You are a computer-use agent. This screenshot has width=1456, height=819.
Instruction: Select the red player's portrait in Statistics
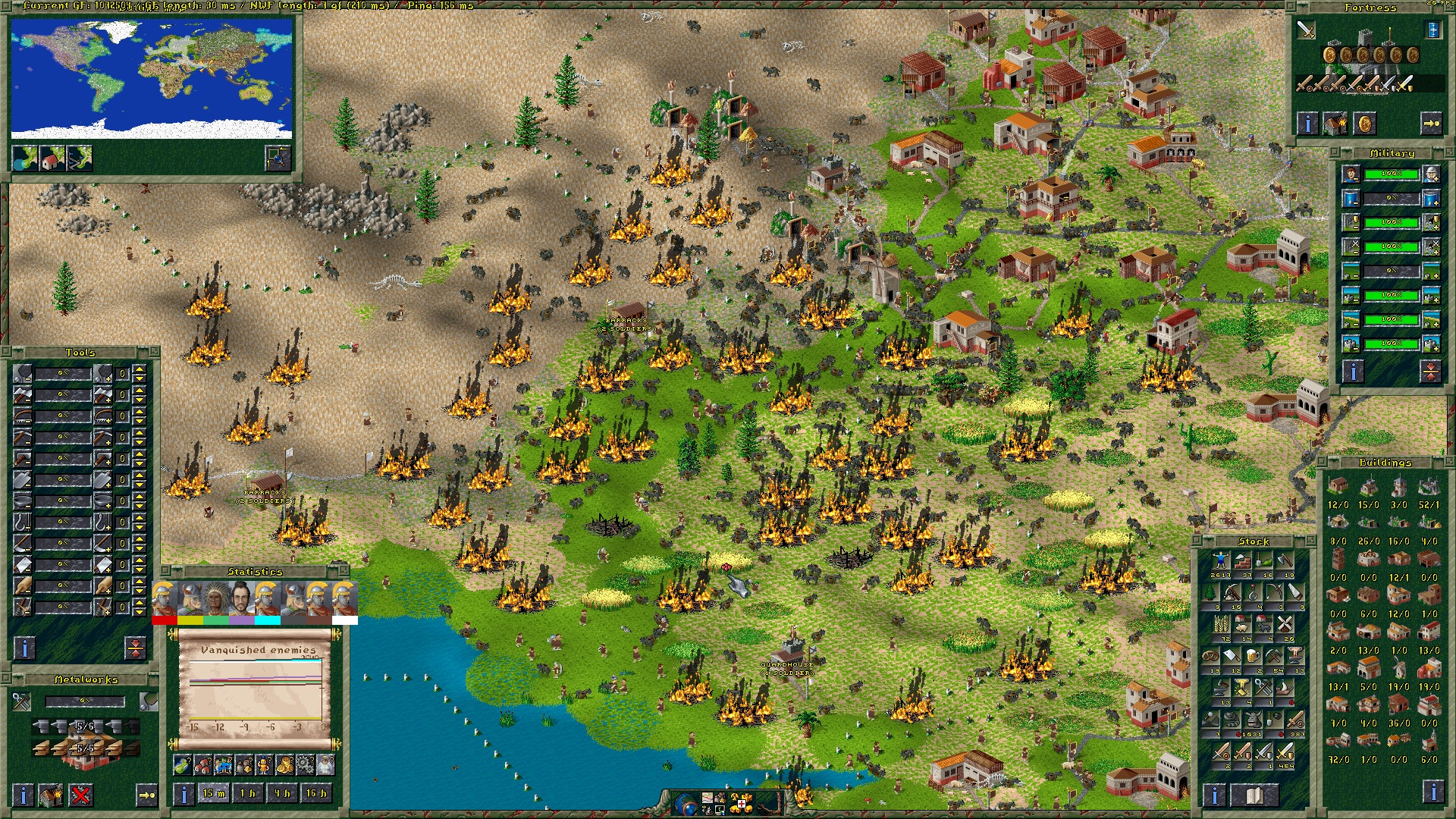pyautogui.click(x=164, y=600)
